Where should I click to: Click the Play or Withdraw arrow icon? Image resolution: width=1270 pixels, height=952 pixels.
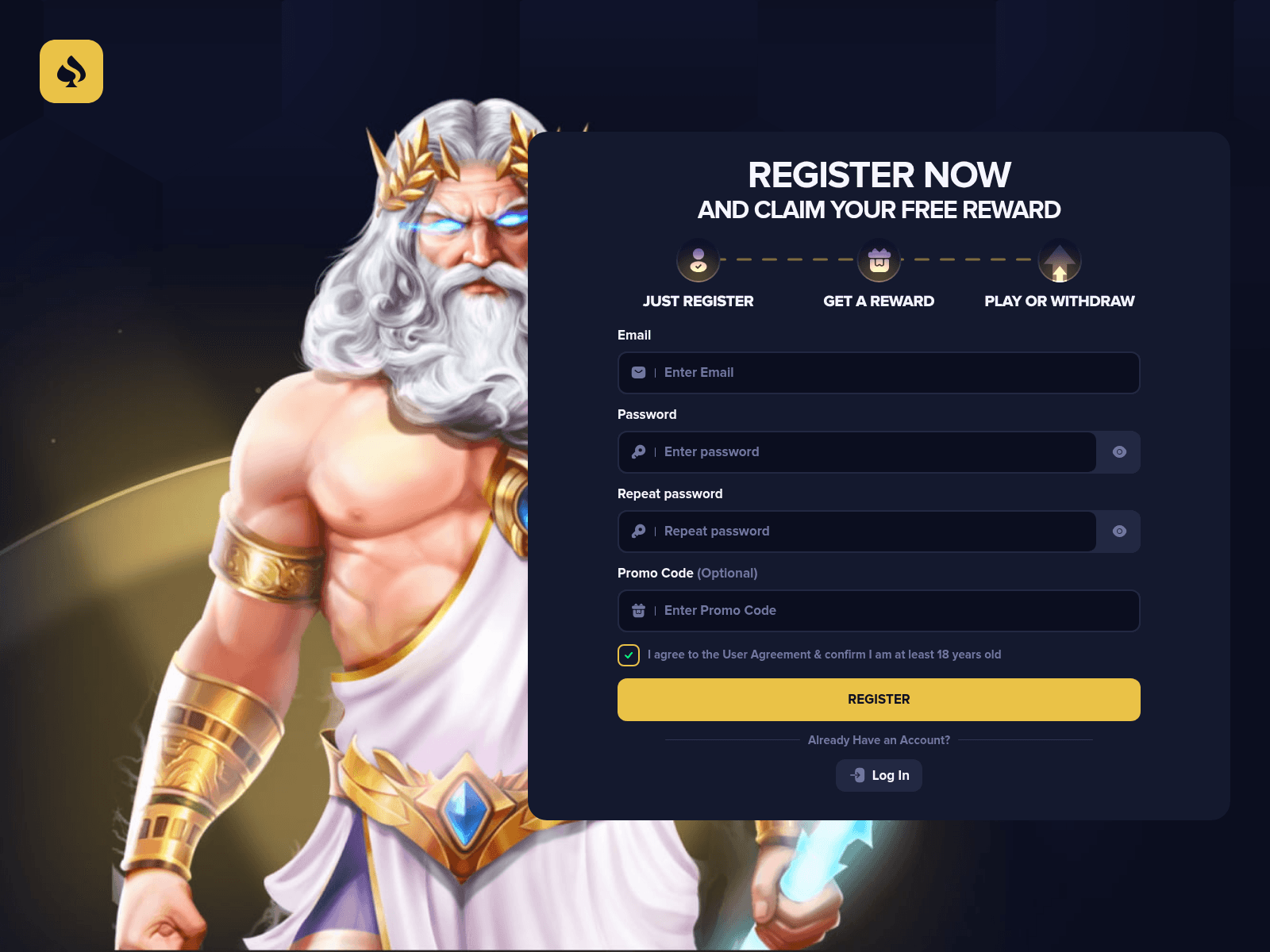[1059, 259]
